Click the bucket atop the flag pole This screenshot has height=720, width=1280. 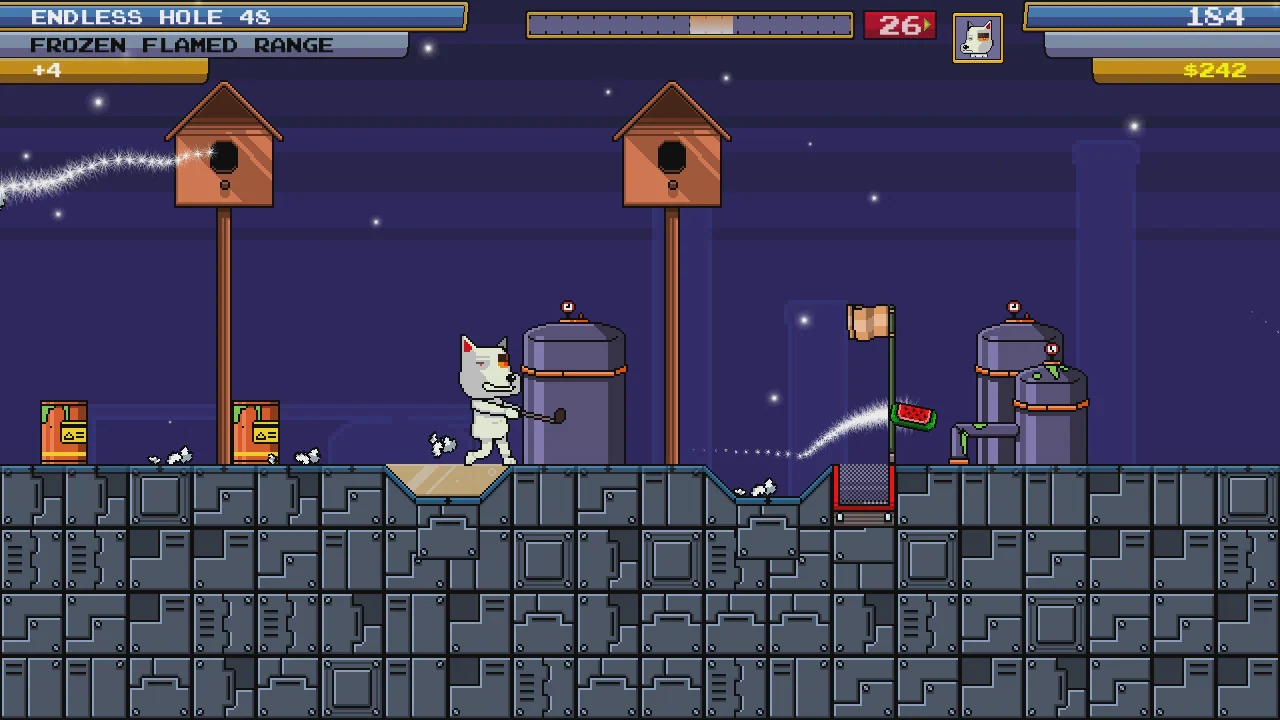click(x=870, y=320)
